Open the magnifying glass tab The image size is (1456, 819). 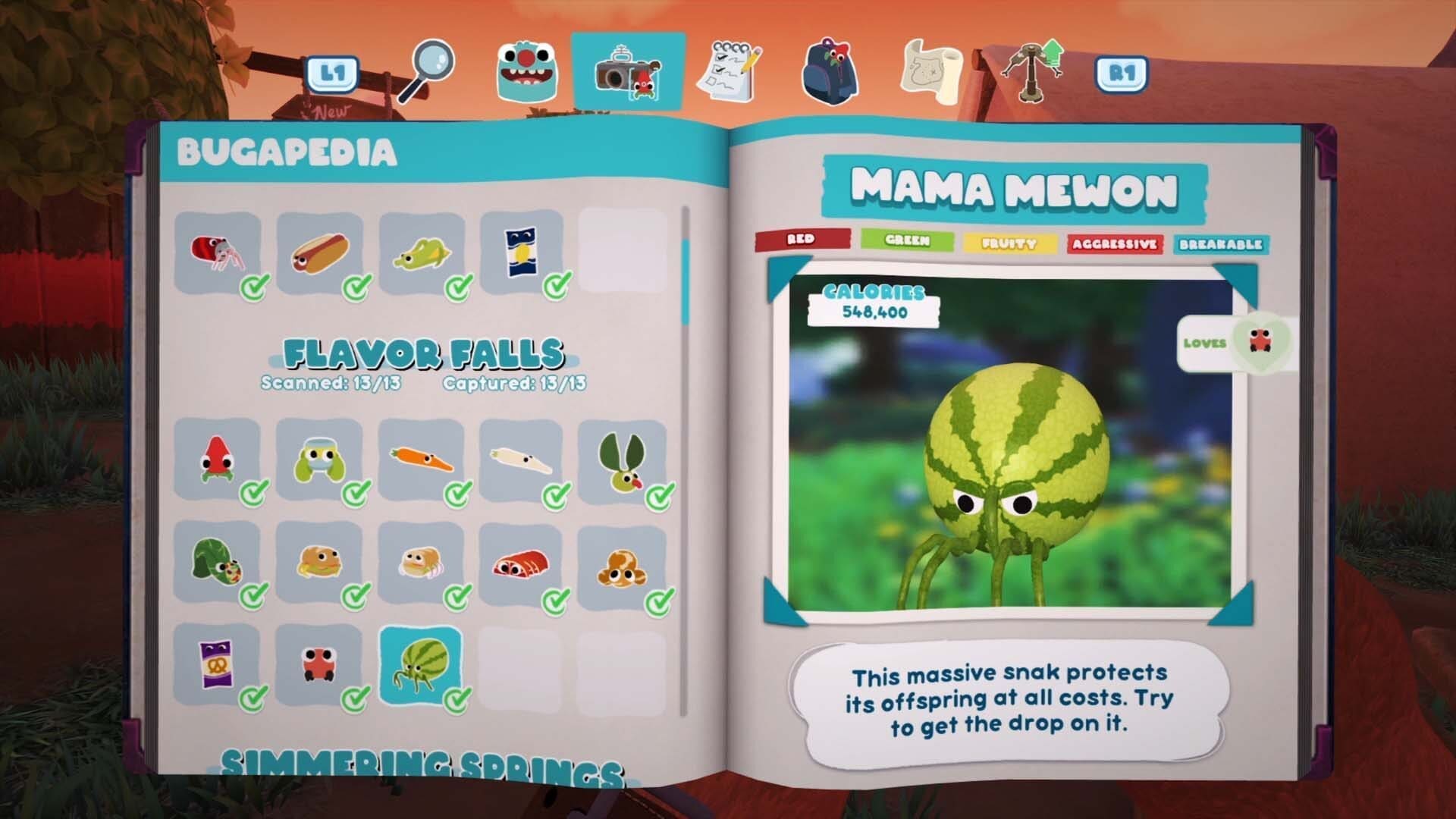tap(427, 71)
